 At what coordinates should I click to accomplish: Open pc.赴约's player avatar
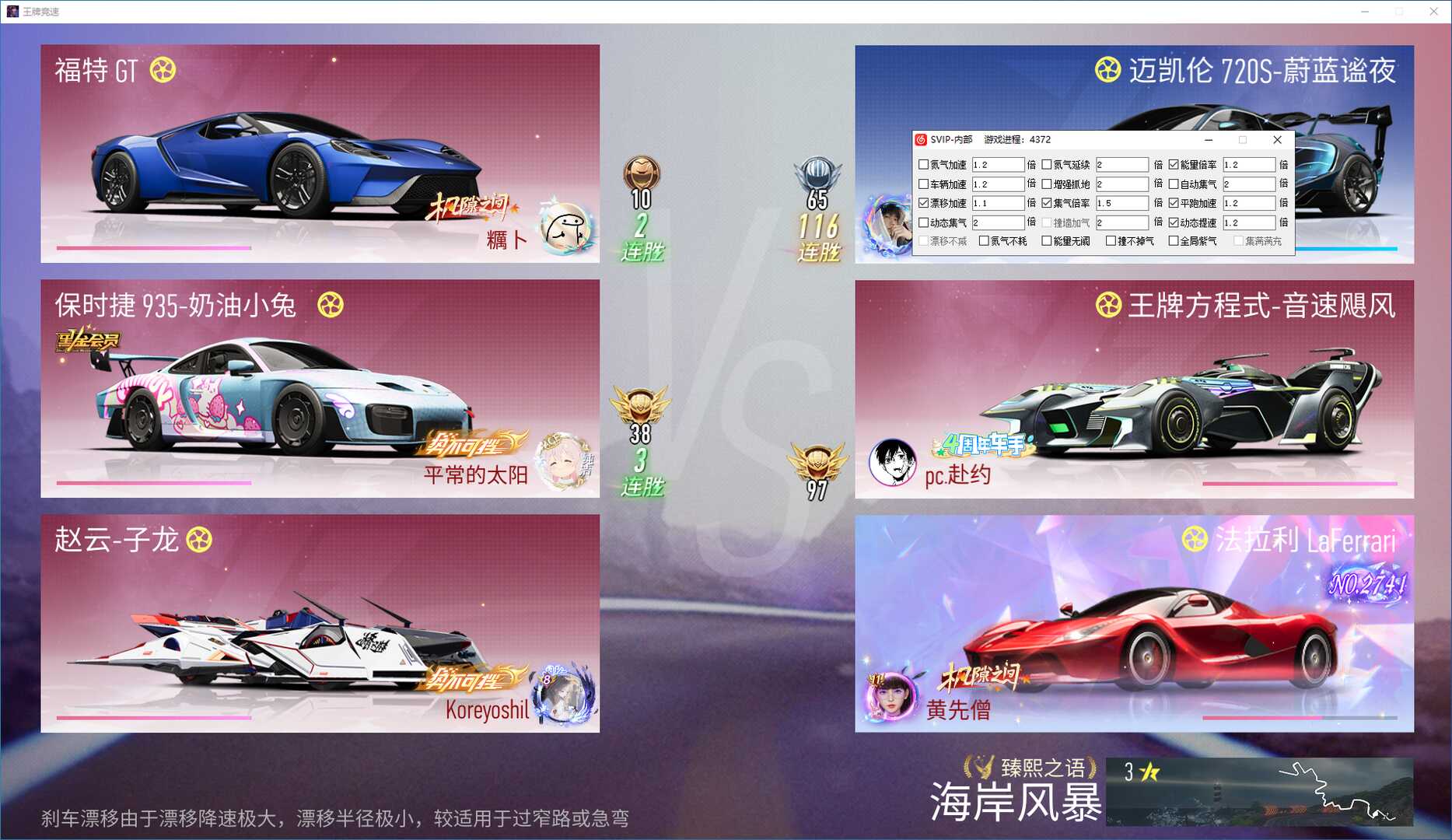click(895, 461)
